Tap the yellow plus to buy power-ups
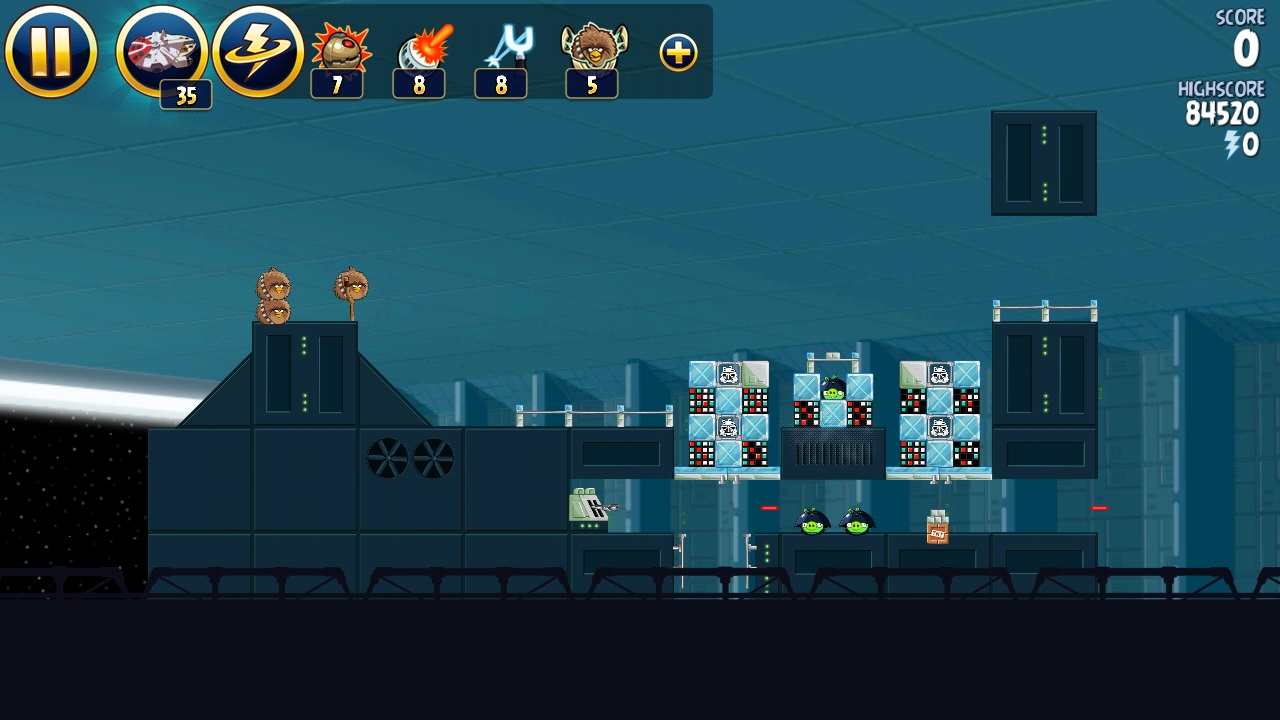 [x=678, y=53]
